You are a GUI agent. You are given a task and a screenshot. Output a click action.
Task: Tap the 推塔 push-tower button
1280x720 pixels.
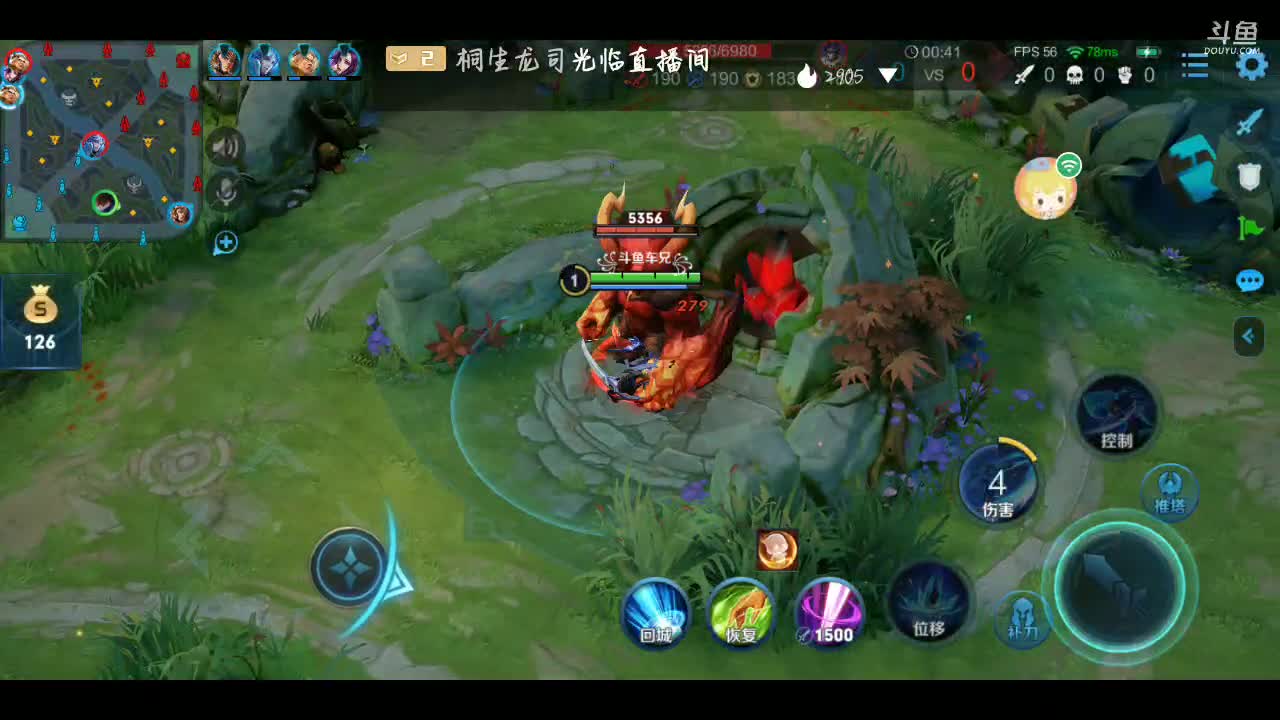[1169, 492]
